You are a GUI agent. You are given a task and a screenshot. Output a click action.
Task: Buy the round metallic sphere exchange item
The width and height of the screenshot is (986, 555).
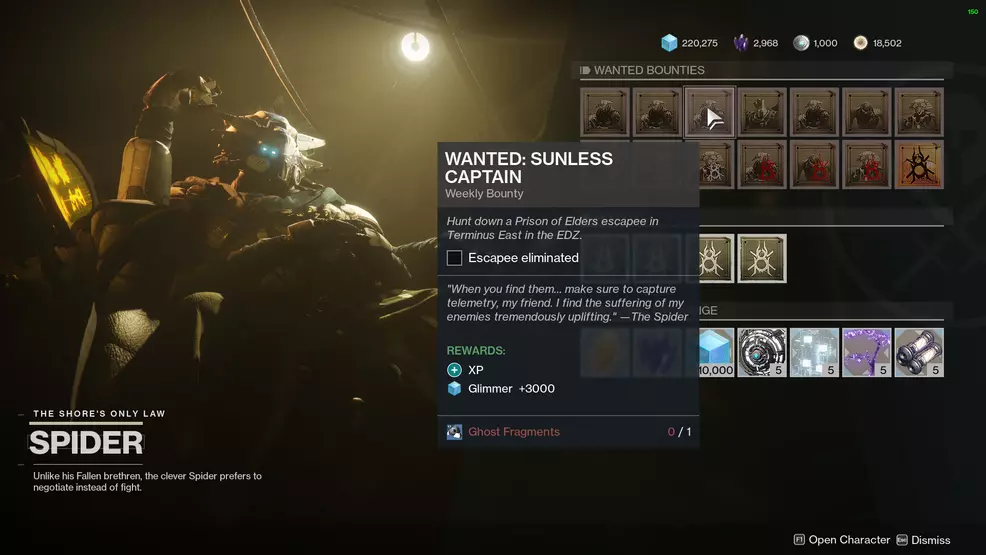[x=762, y=352]
